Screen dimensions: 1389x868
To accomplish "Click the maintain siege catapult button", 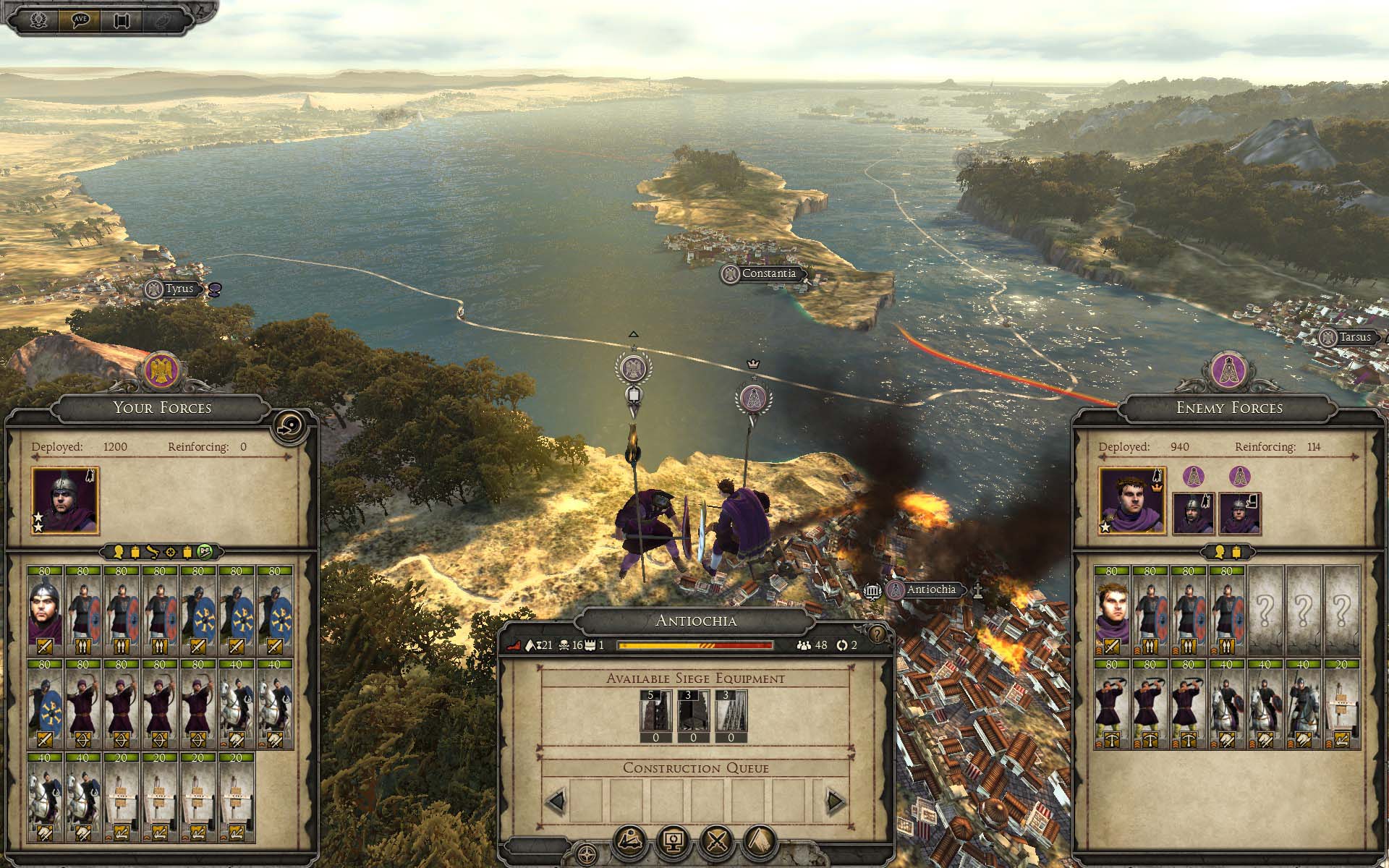I will 631,841.
